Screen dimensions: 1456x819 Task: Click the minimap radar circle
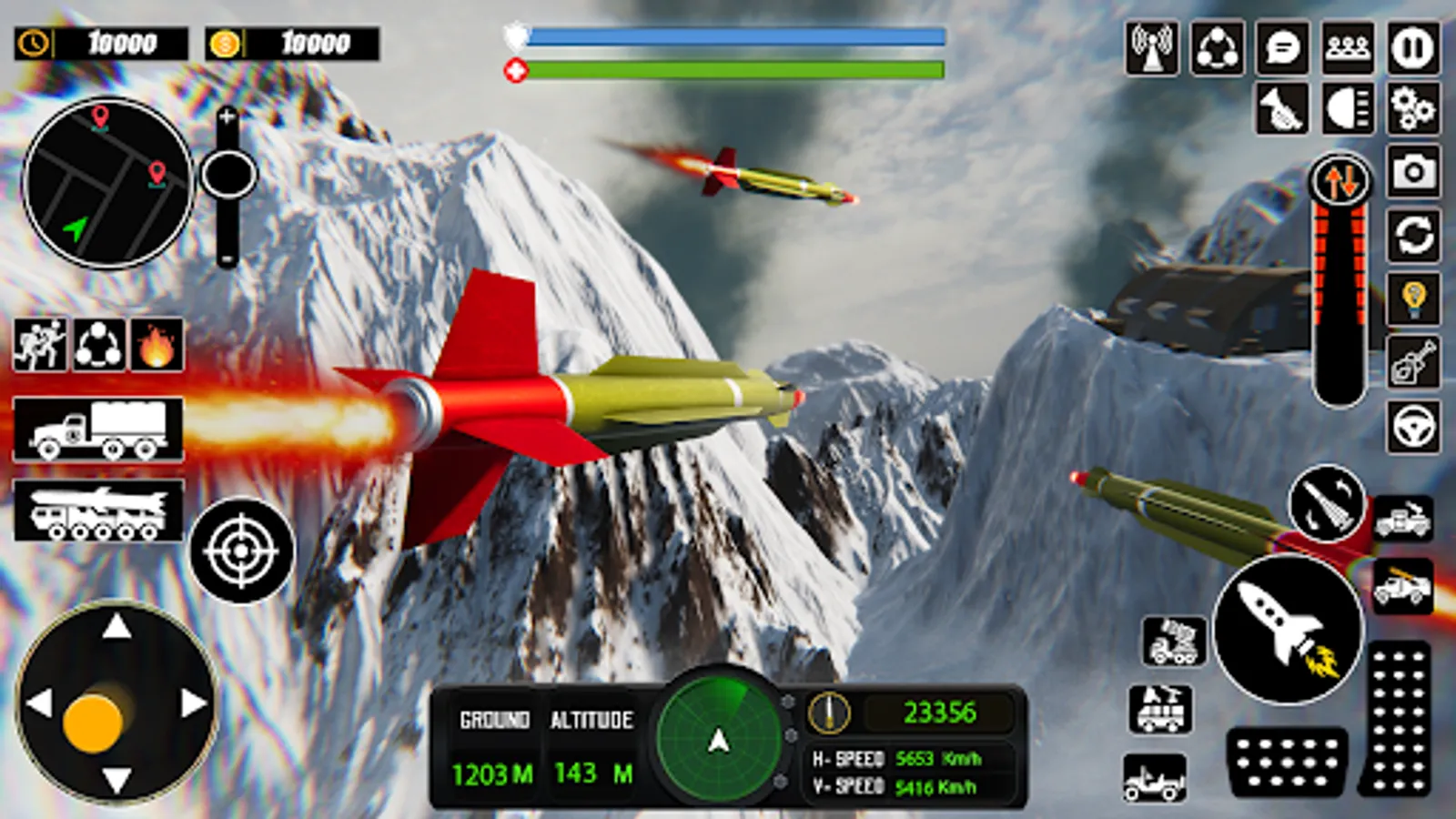point(107,184)
